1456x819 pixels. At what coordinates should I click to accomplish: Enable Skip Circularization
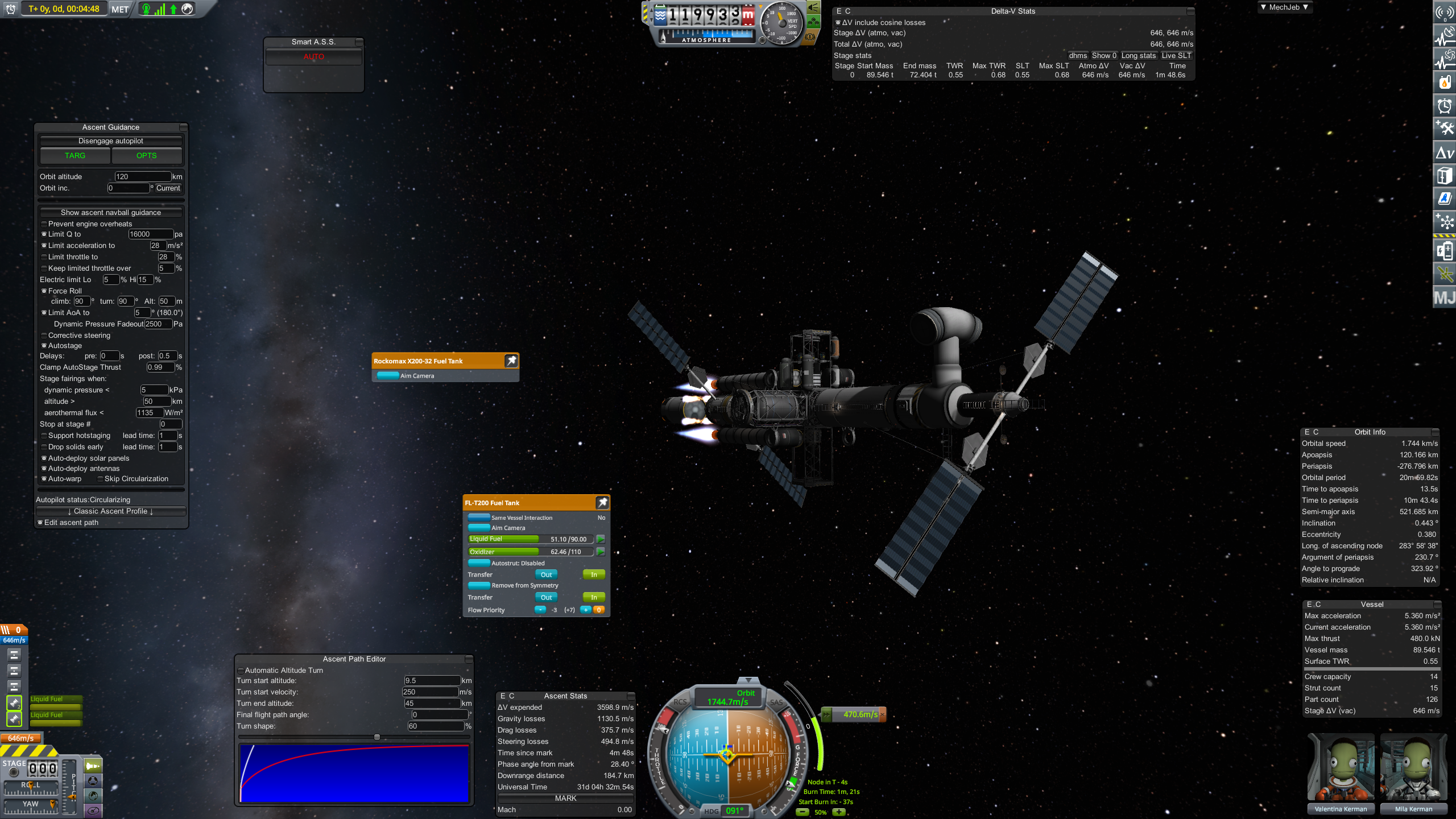click(101, 479)
